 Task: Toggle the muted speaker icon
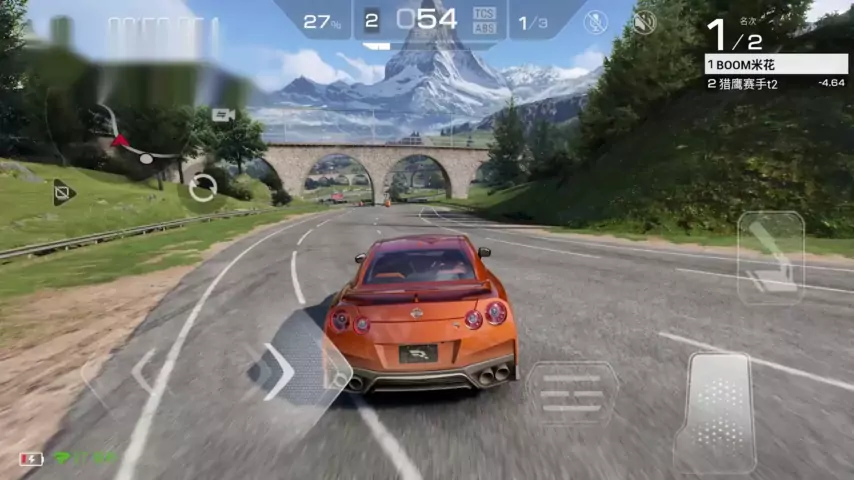tap(644, 22)
